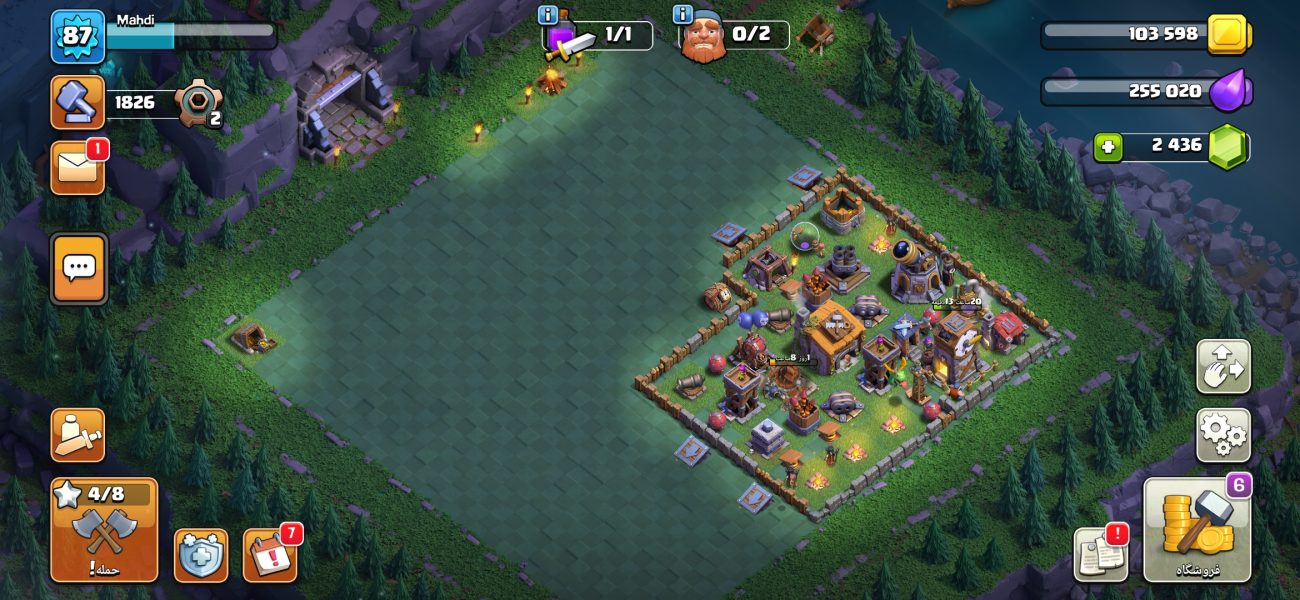Open the shield with plus button
Image resolution: width=1300 pixels, height=600 pixels.
tap(200, 555)
